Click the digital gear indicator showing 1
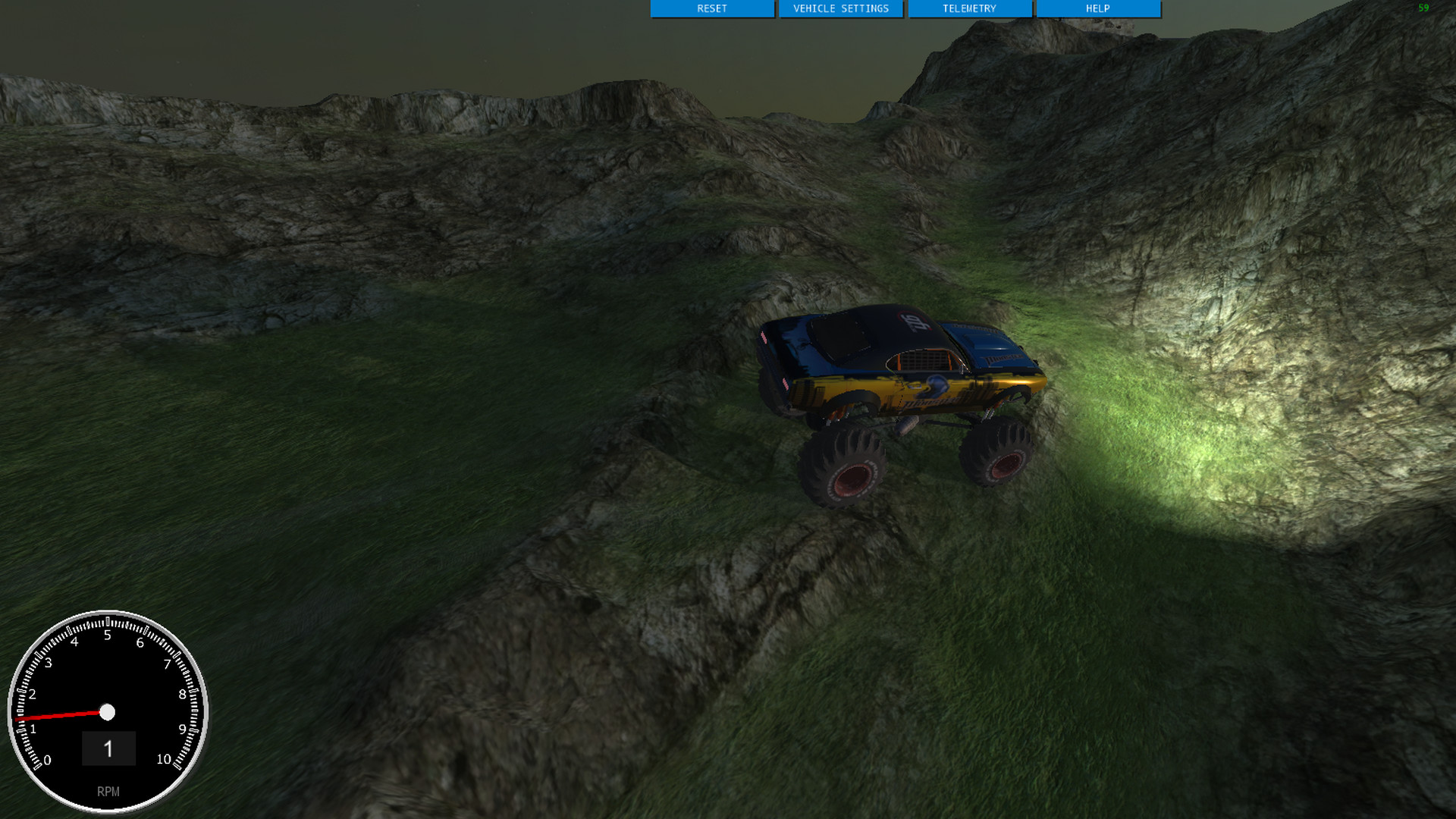This screenshot has width=1456, height=819. (108, 749)
